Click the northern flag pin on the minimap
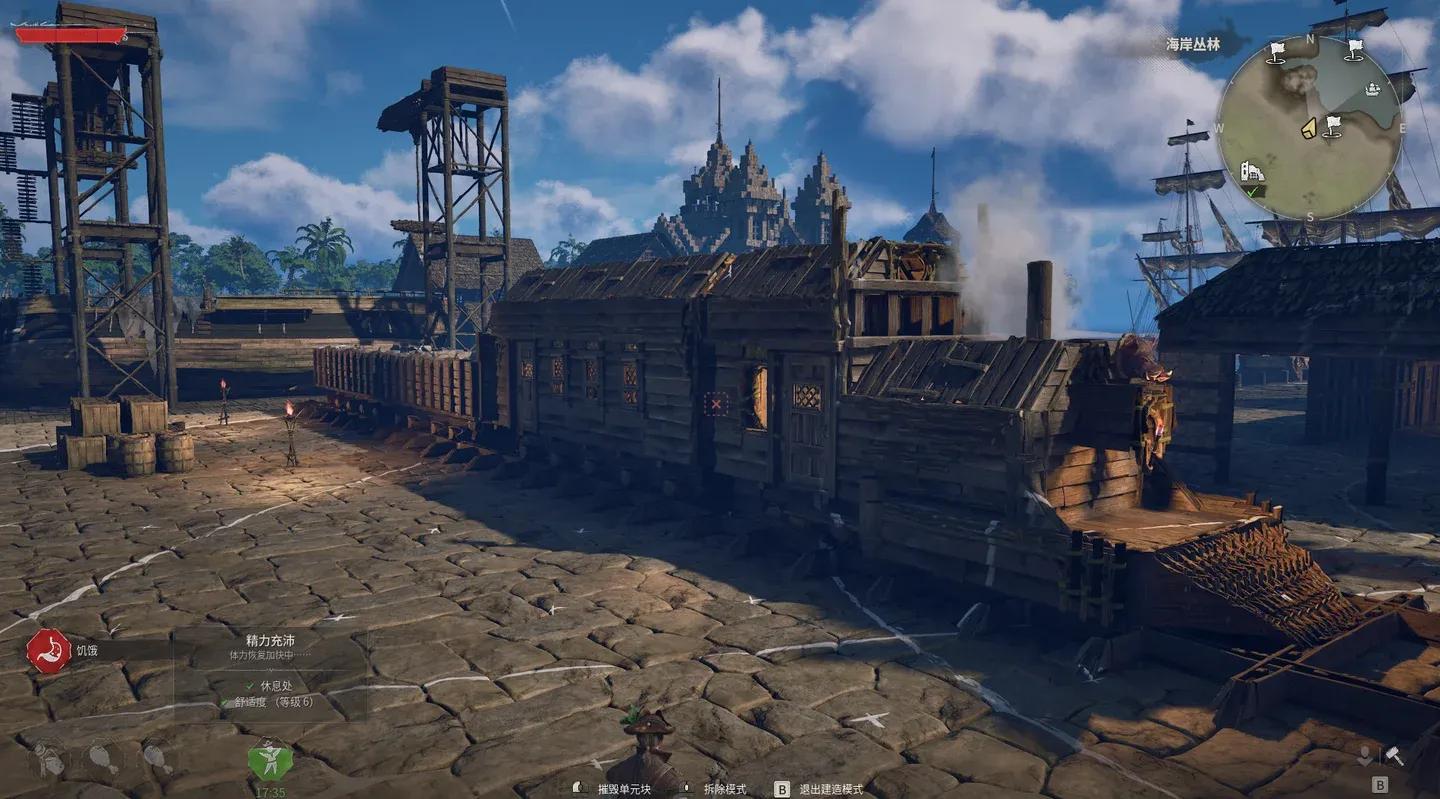Screen dimensions: 1440x799 (1277, 54)
